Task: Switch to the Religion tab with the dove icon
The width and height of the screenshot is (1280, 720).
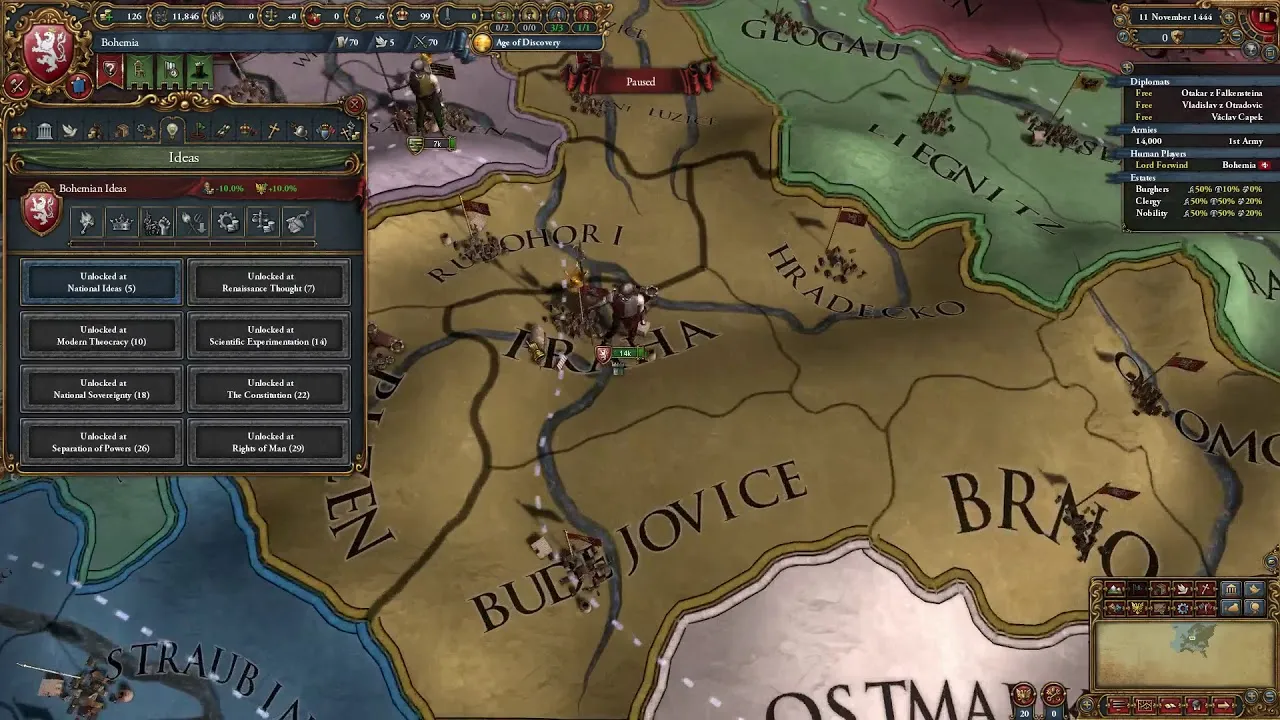Action: click(69, 131)
